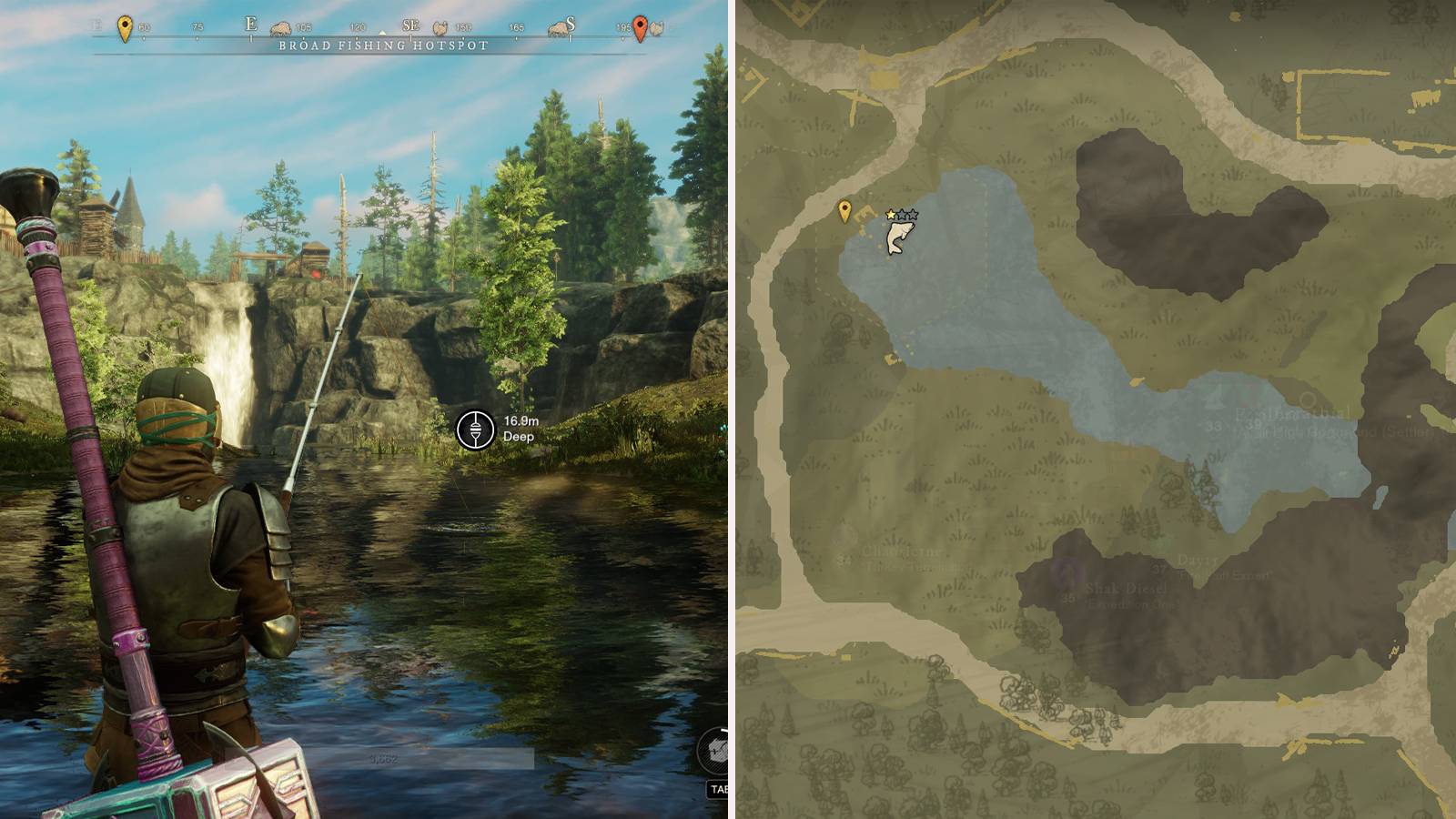Toggle the filled yellow star on the hotspot rating
Image resolution: width=1456 pixels, height=819 pixels.
coord(890,215)
